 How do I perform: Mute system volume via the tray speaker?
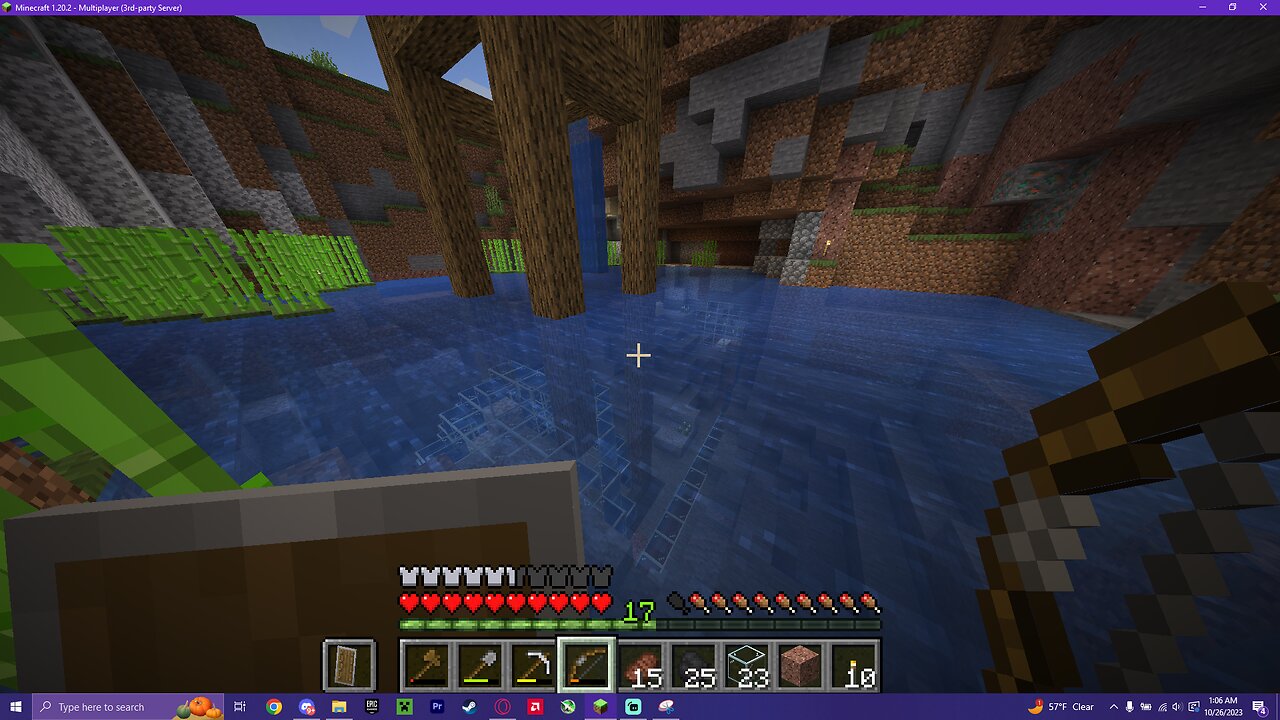(1178, 707)
